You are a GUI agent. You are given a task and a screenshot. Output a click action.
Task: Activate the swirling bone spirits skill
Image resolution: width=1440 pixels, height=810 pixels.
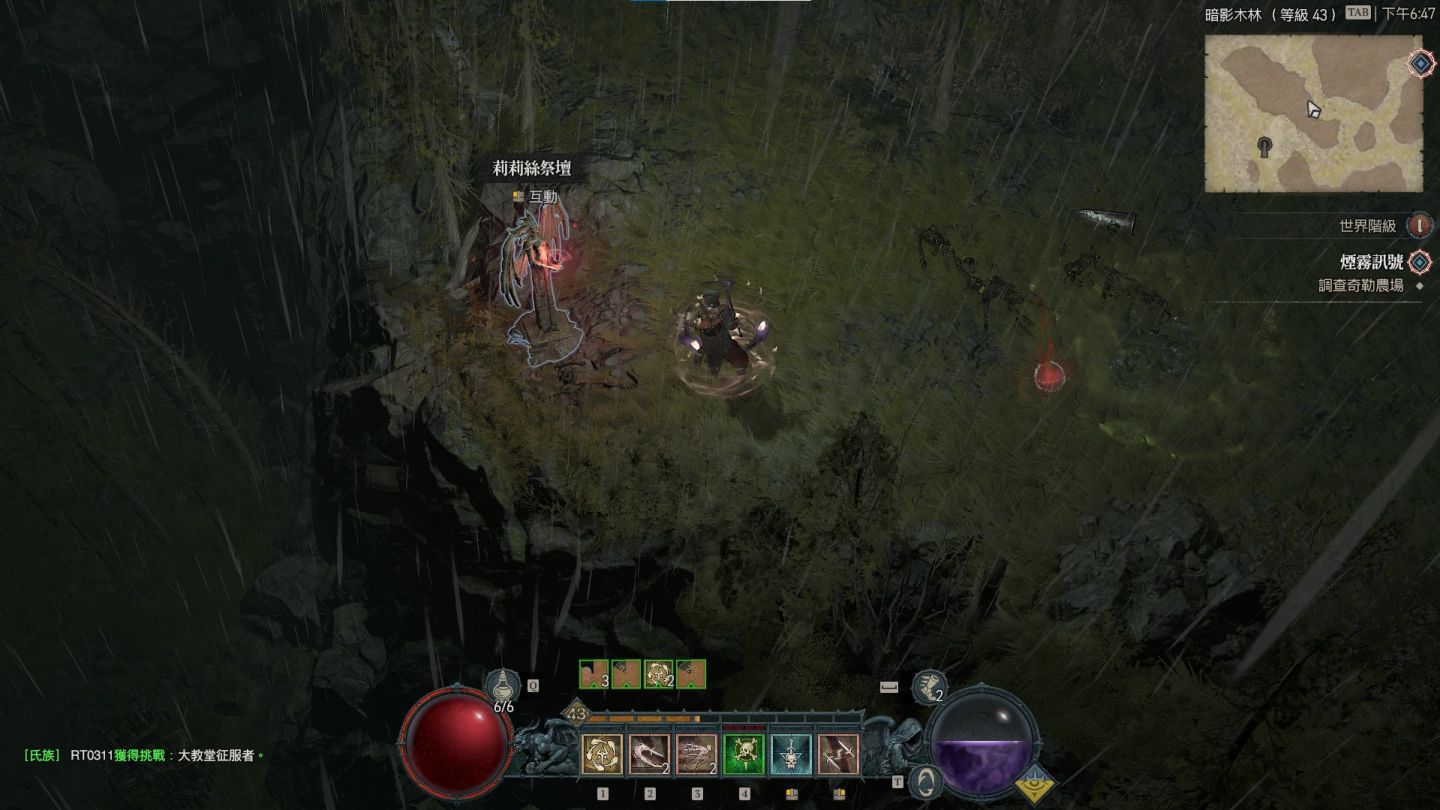602,754
